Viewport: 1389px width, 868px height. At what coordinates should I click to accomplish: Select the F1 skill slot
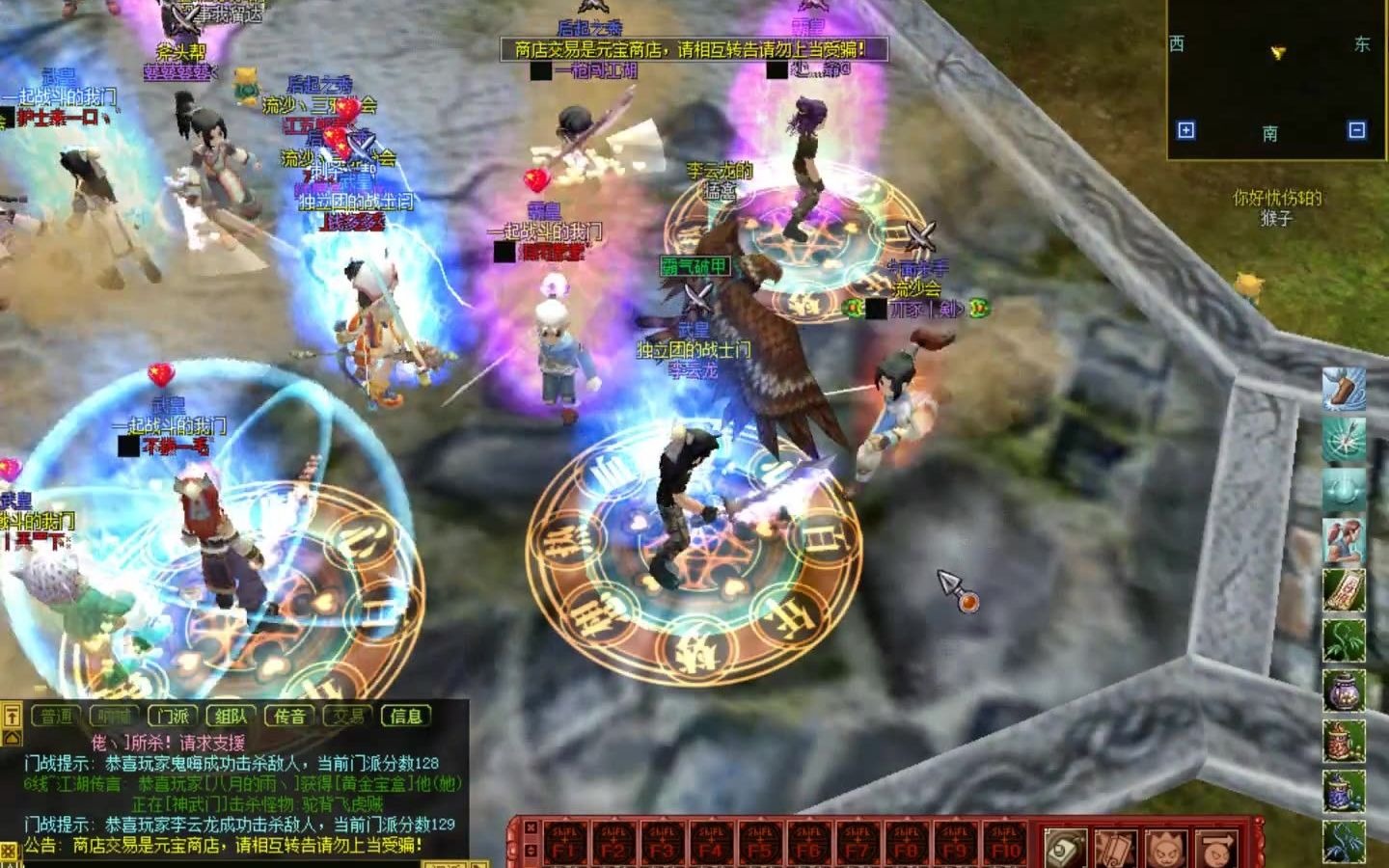564,841
